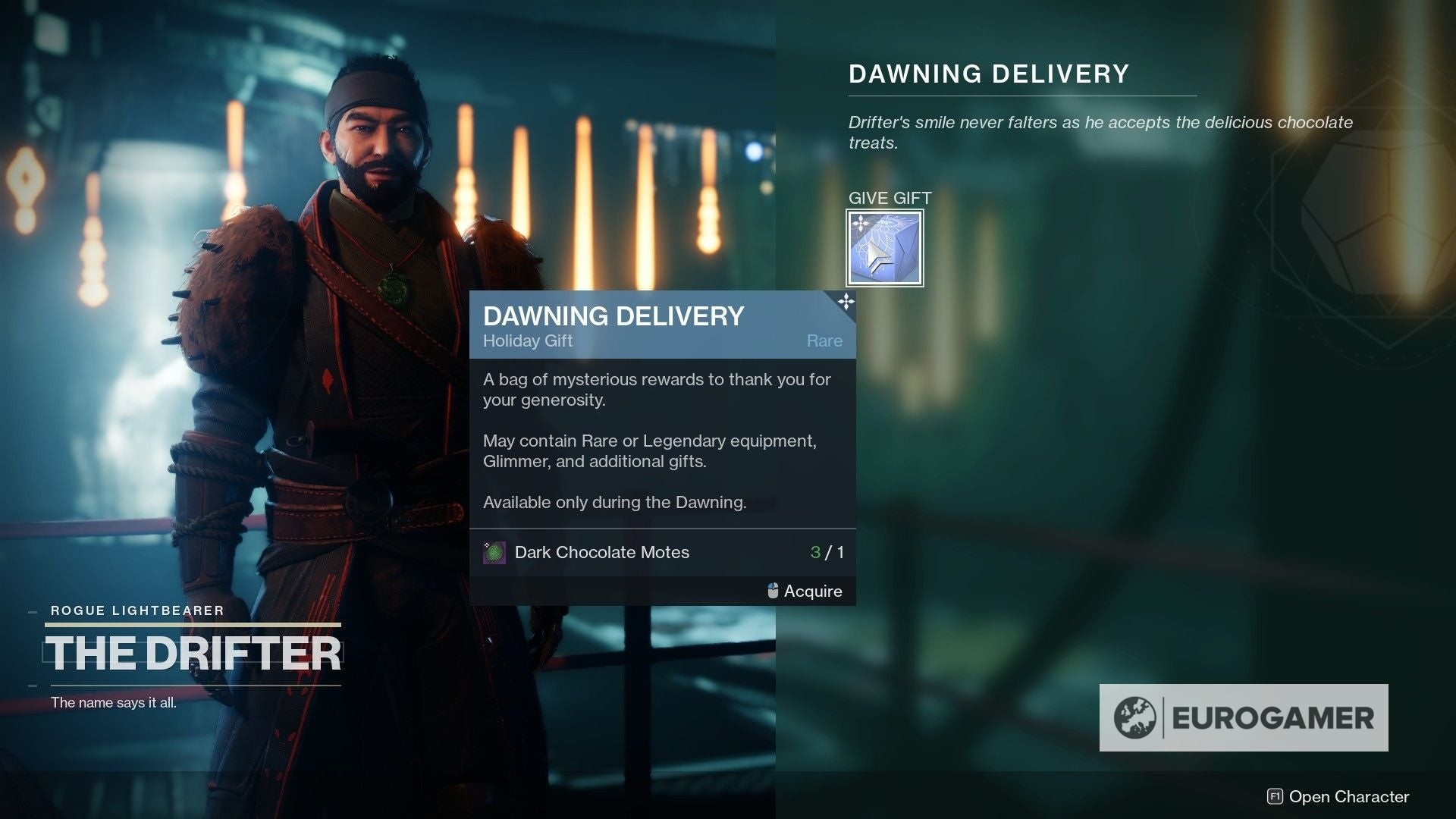1456x819 pixels.
Task: Click THE DRIFTER vendor nameplate
Action: [193, 654]
